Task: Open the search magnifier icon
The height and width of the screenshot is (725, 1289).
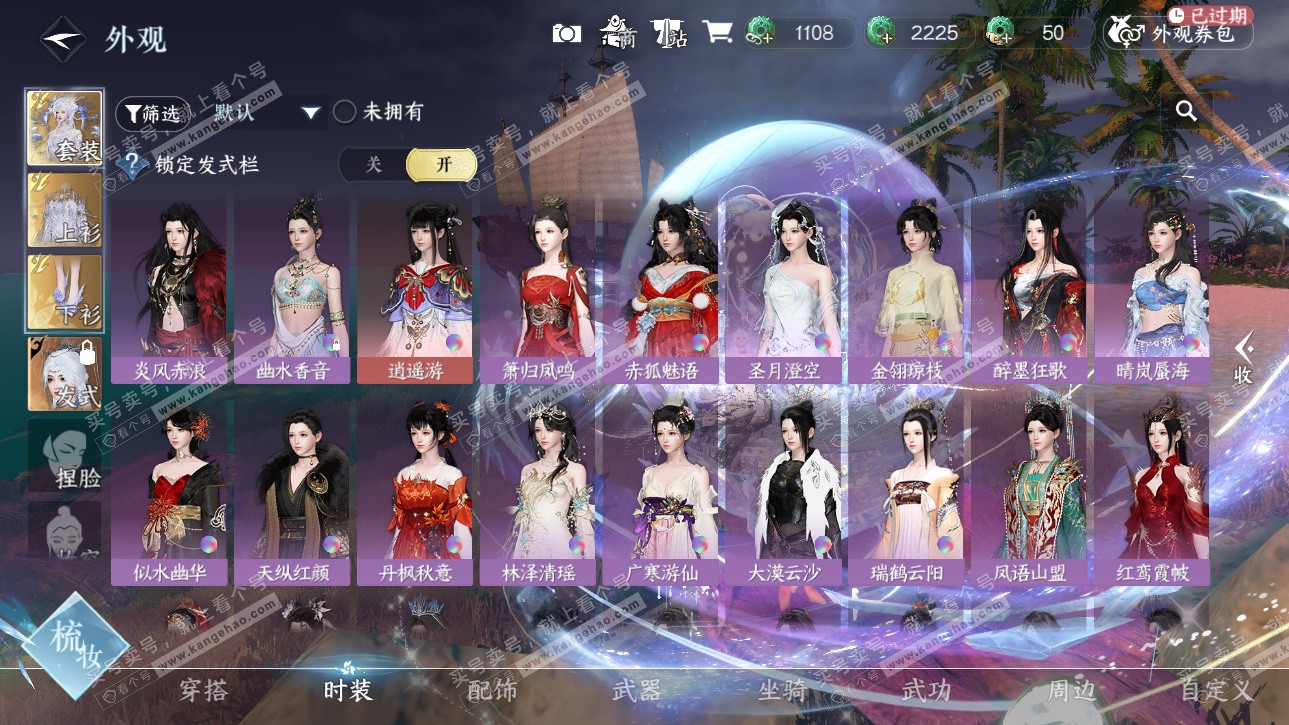Action: (1186, 111)
